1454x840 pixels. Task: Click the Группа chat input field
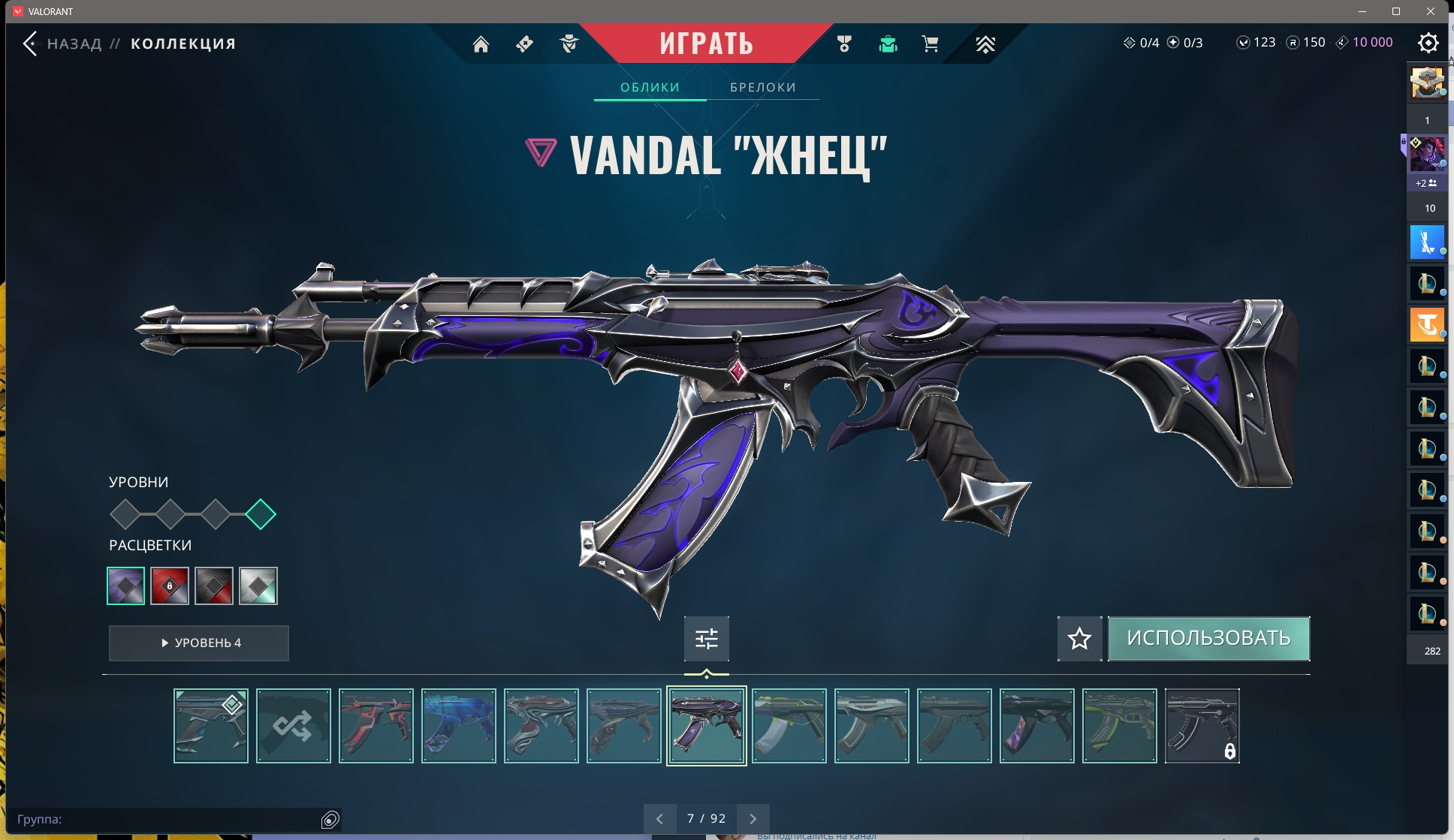(x=165, y=819)
